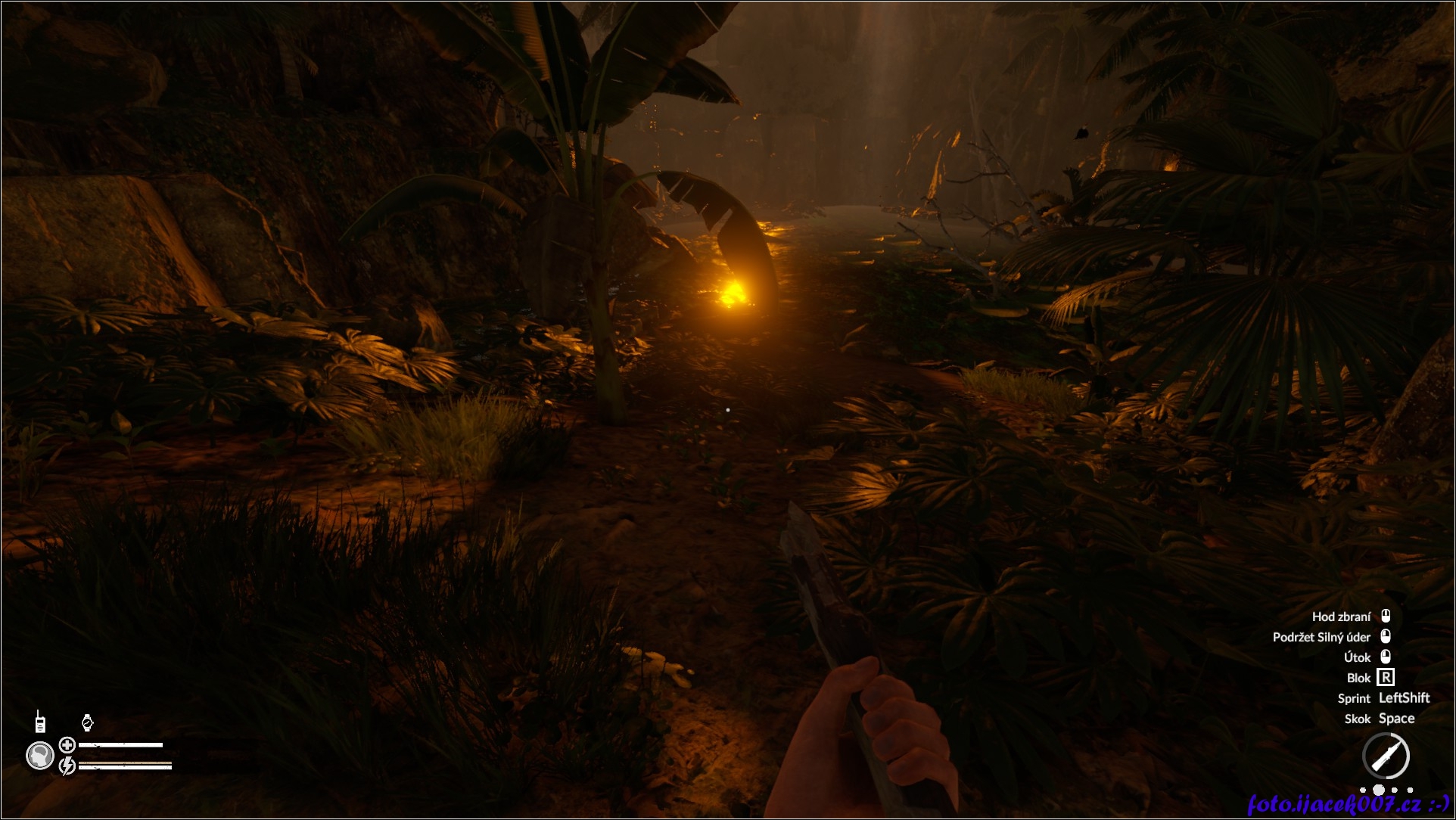Select the head silhouette sanity icon
Viewport: 1456px width, 820px height.
[x=39, y=755]
